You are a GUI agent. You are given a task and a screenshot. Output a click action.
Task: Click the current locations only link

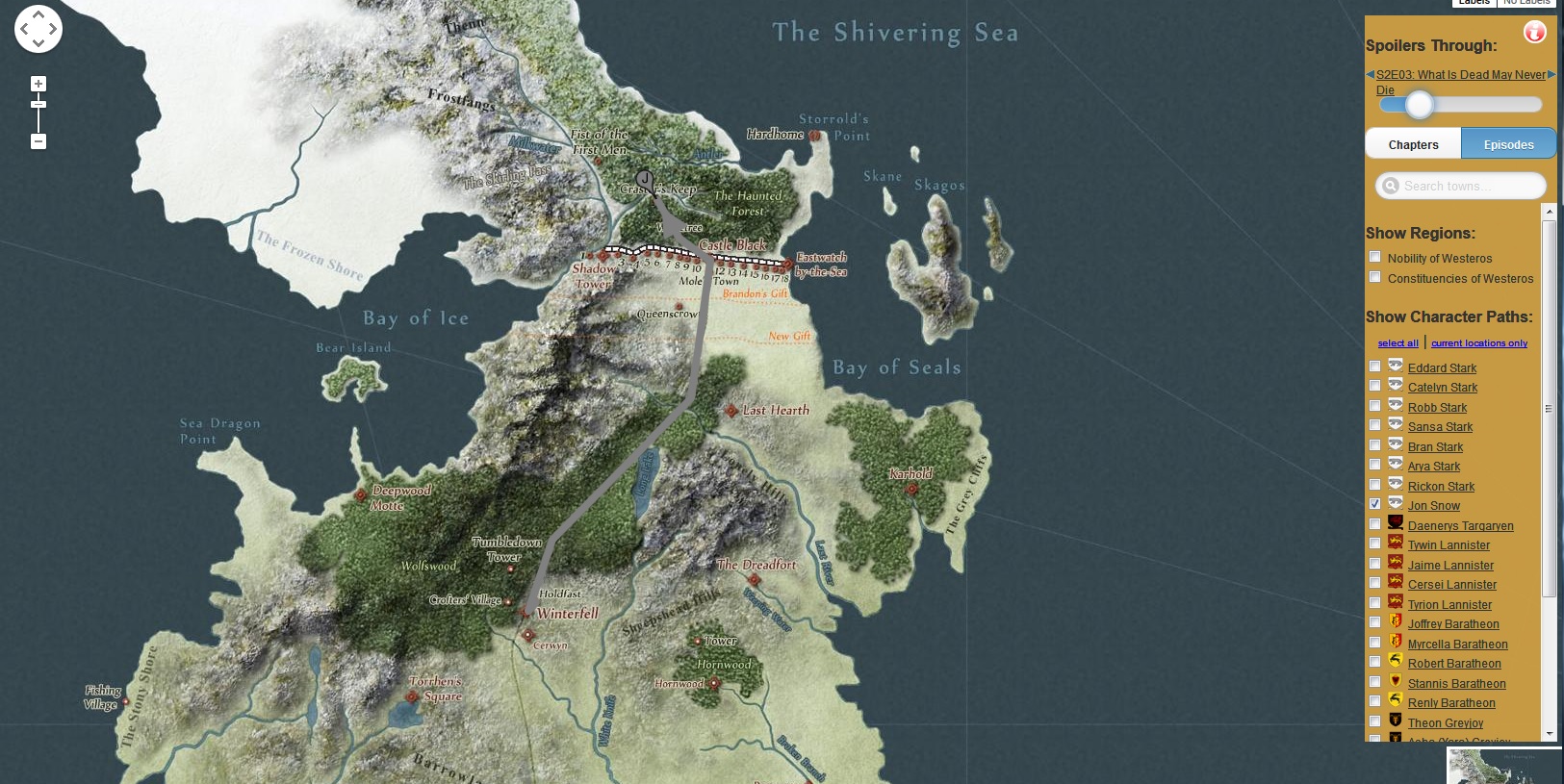point(1479,342)
